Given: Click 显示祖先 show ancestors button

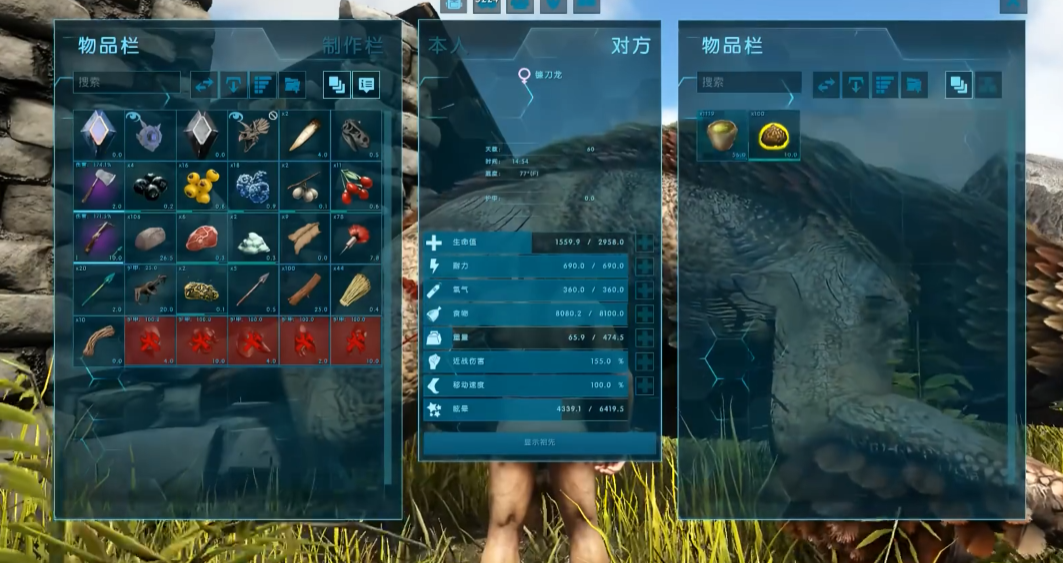Looking at the screenshot, I should pyautogui.click(x=539, y=442).
